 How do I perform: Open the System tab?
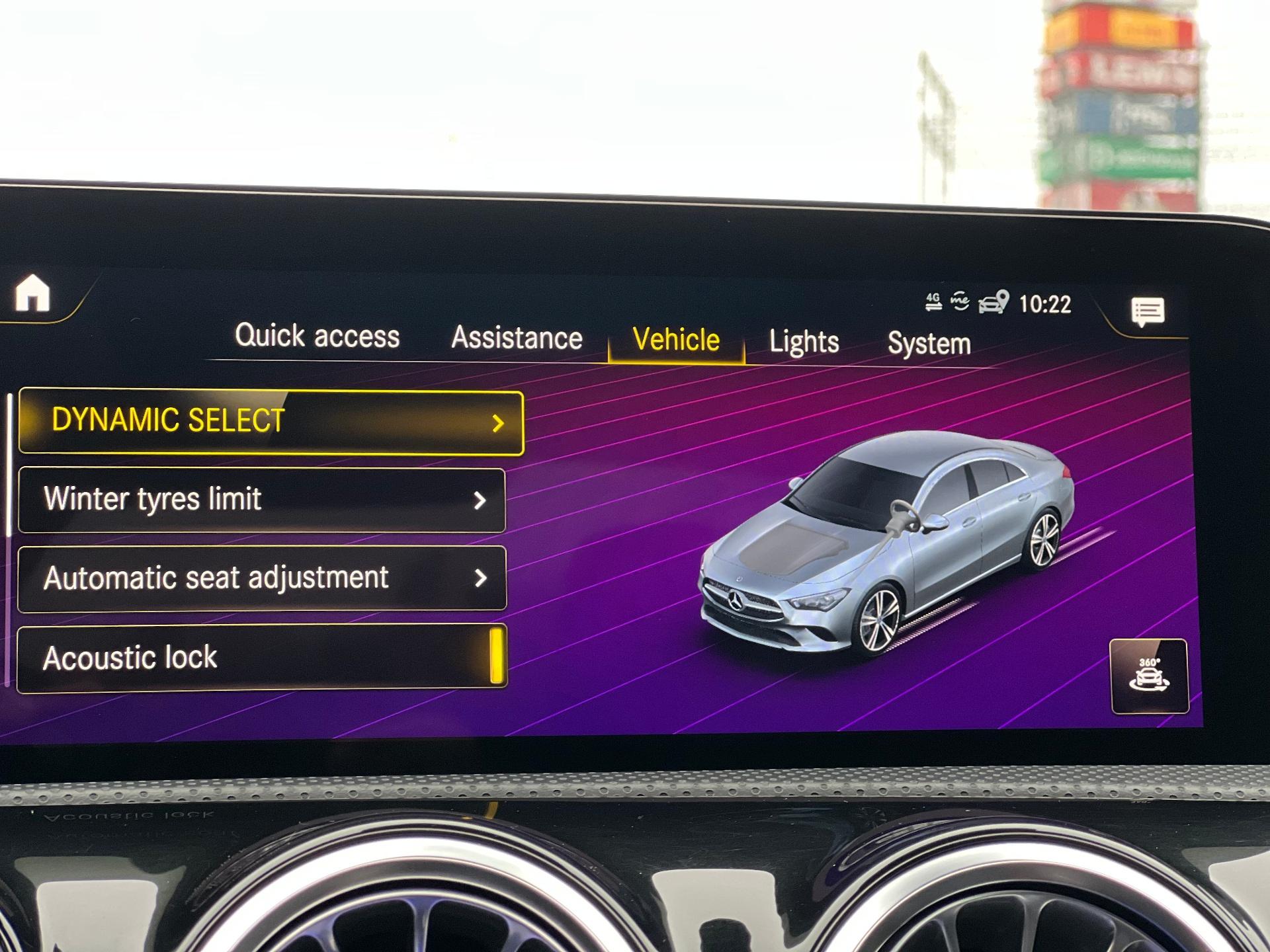coord(929,344)
